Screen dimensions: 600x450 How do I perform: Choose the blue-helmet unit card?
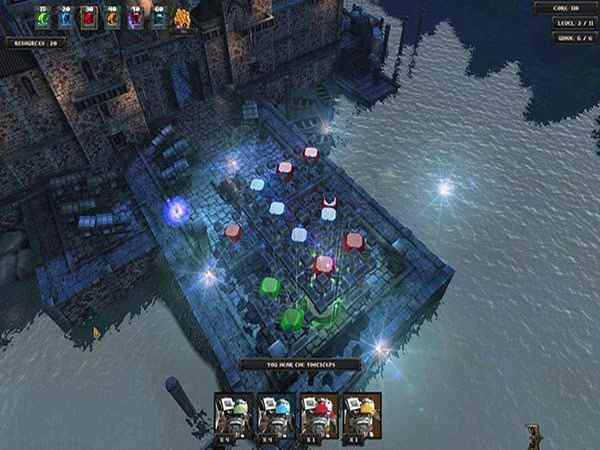tap(276, 415)
